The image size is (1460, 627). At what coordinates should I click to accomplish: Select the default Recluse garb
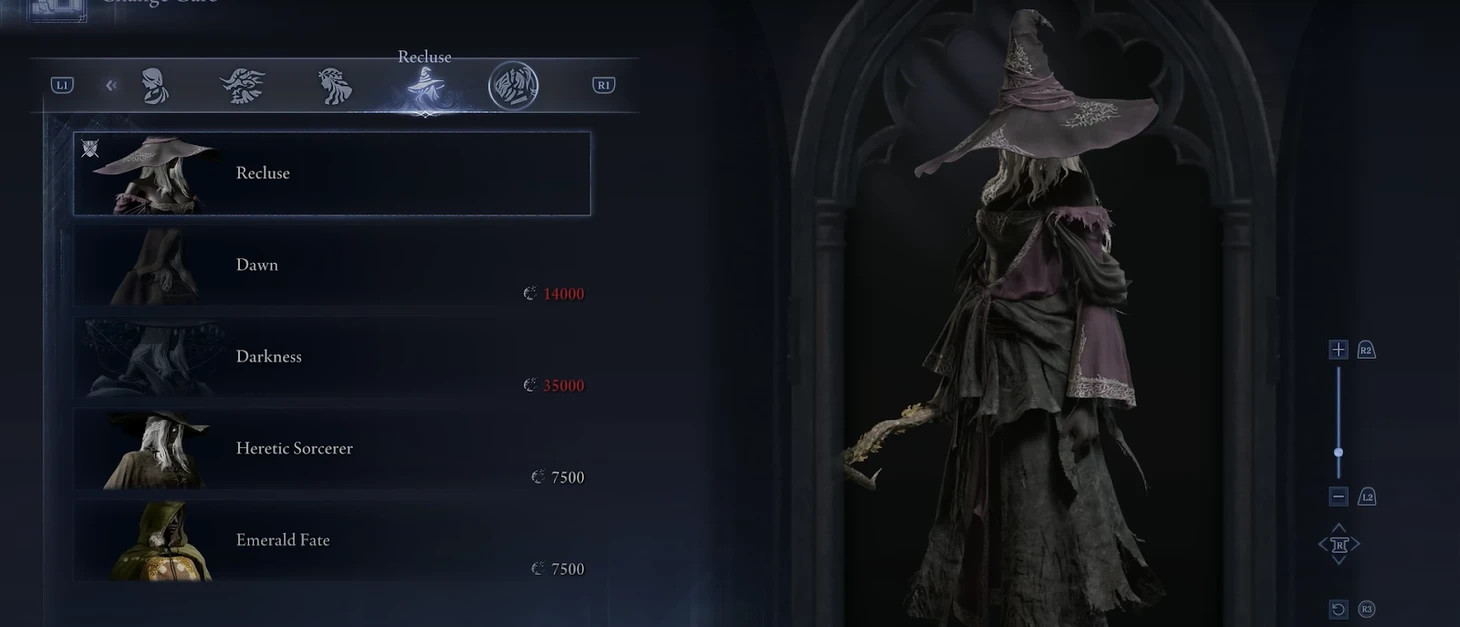pos(331,173)
